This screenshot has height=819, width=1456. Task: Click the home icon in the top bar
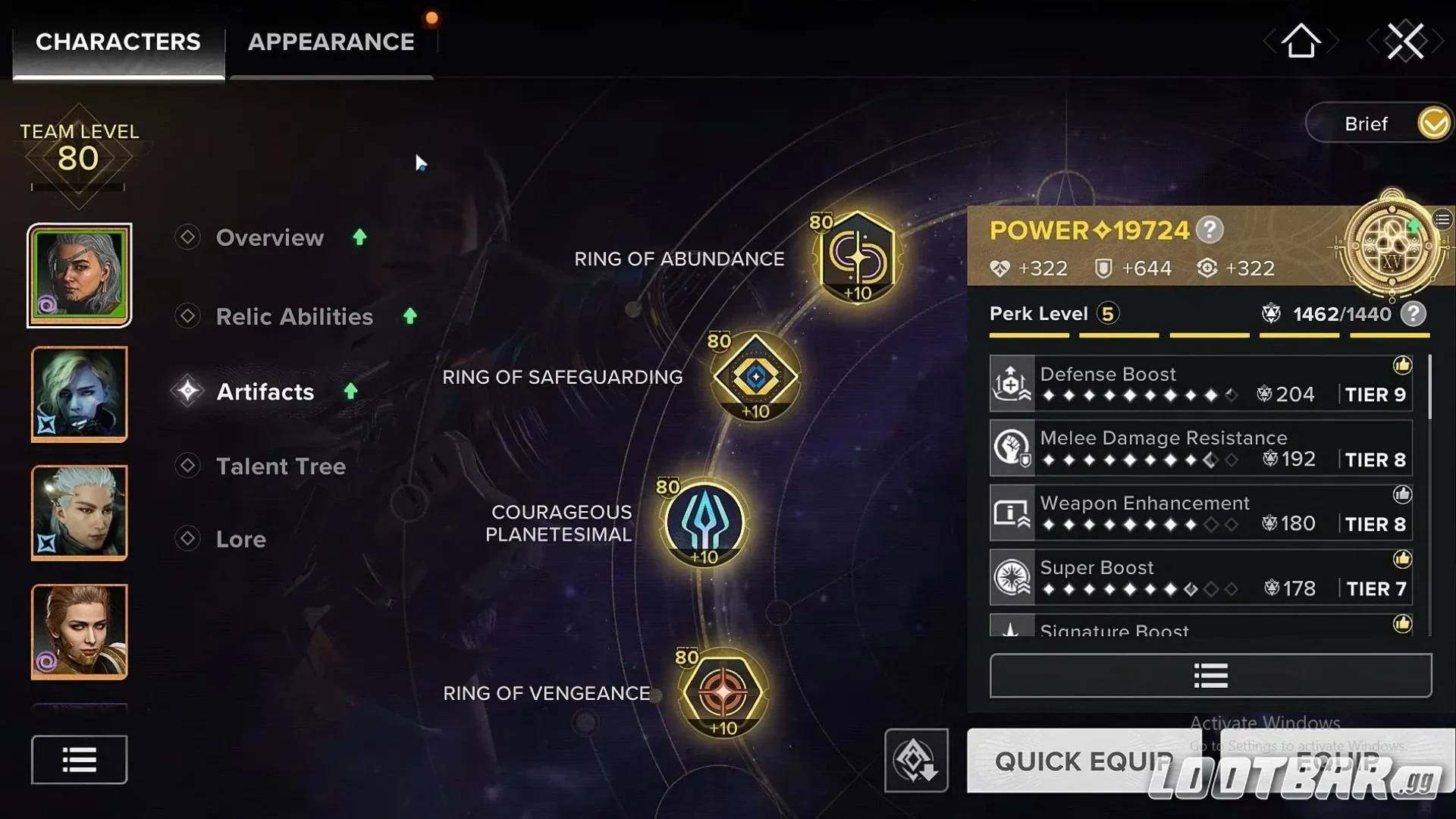1300,42
